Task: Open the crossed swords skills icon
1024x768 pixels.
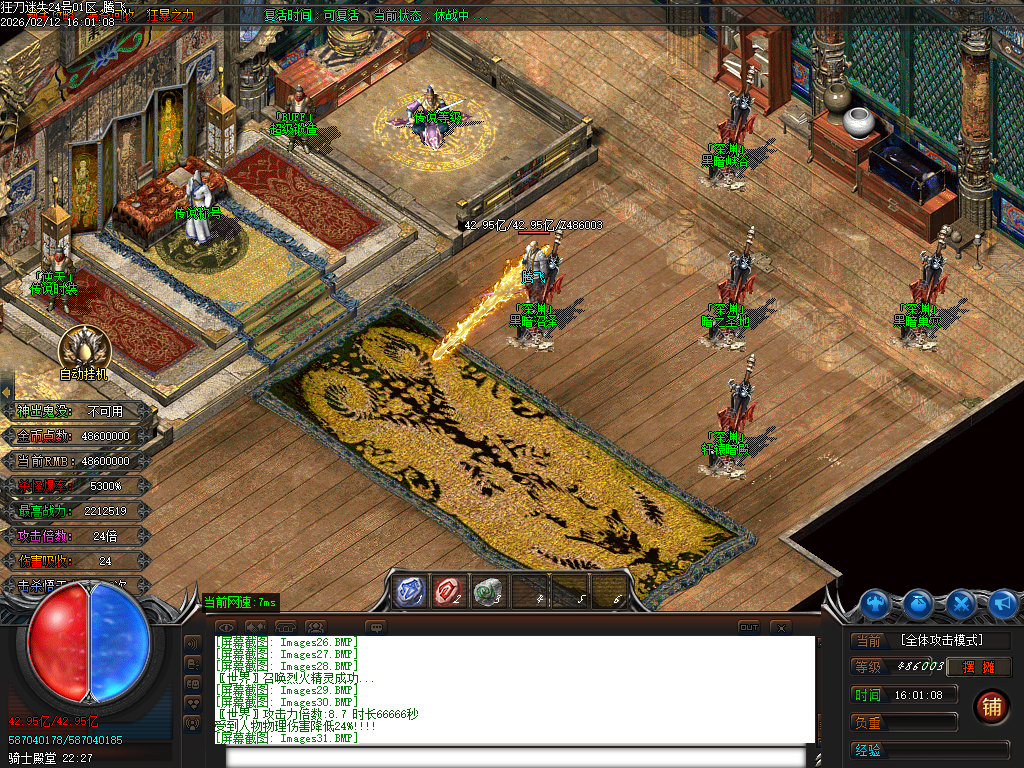Action: click(961, 603)
